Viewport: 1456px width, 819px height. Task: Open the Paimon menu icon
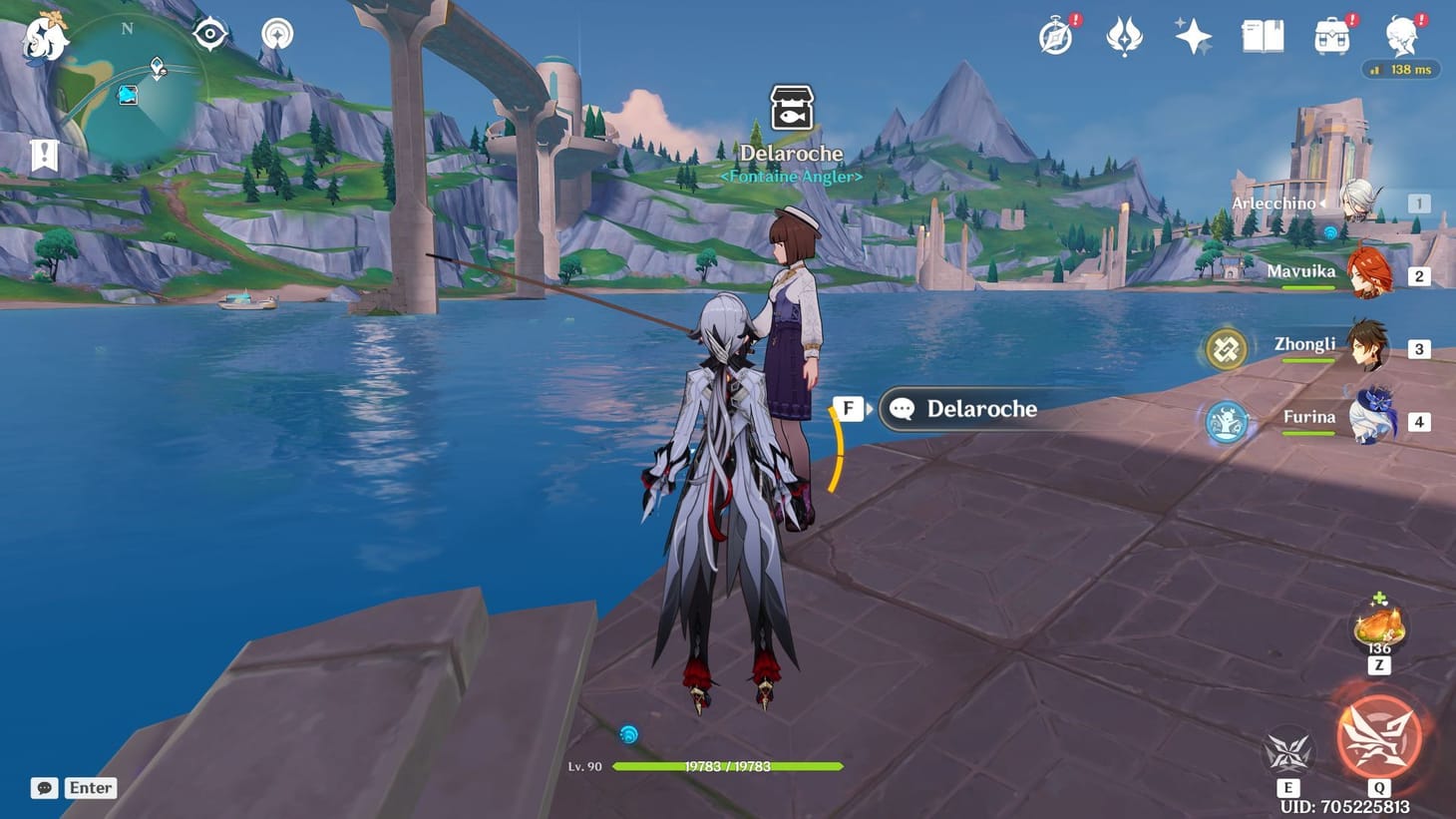pos(44,42)
